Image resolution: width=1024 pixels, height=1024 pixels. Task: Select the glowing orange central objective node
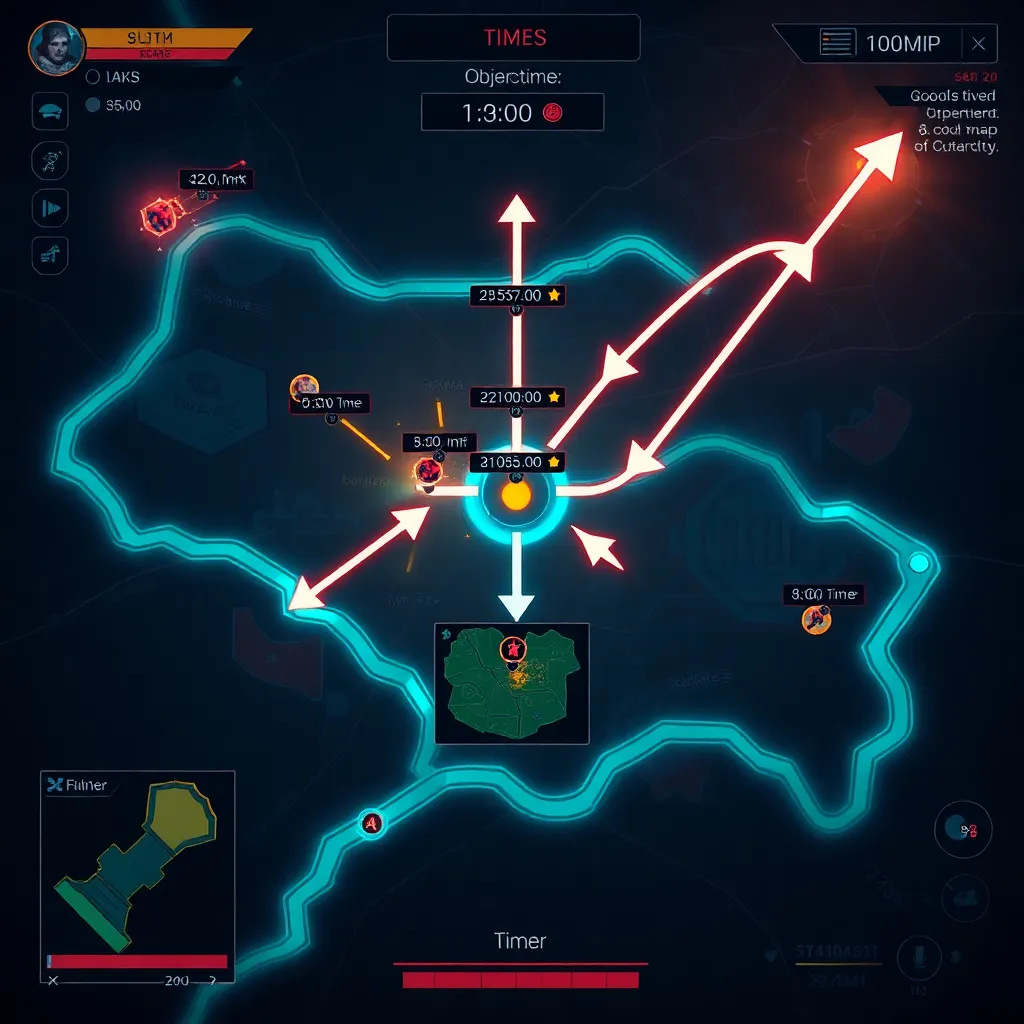tap(516, 495)
